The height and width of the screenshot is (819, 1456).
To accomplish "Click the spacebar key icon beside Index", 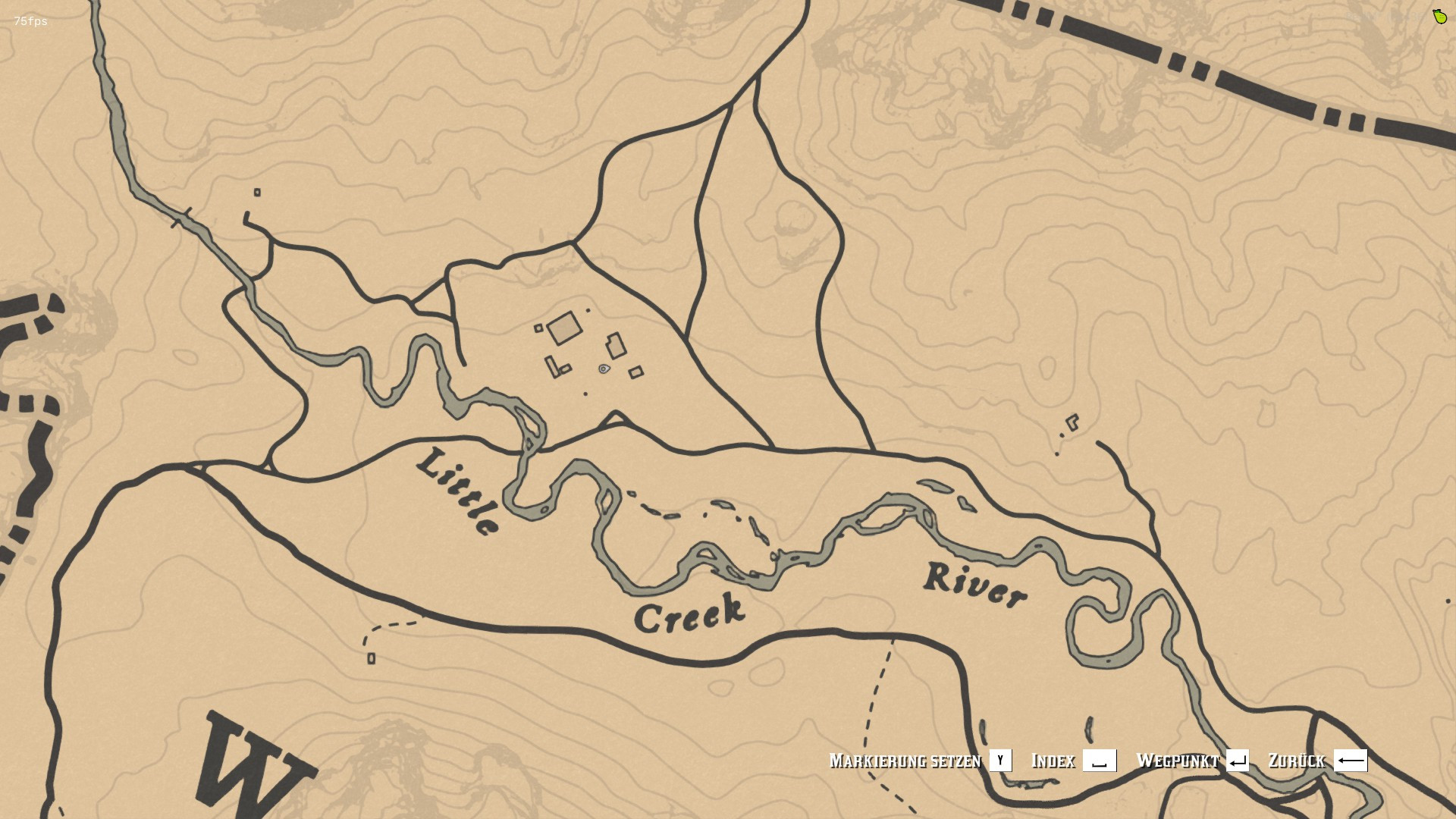I will (x=1101, y=761).
